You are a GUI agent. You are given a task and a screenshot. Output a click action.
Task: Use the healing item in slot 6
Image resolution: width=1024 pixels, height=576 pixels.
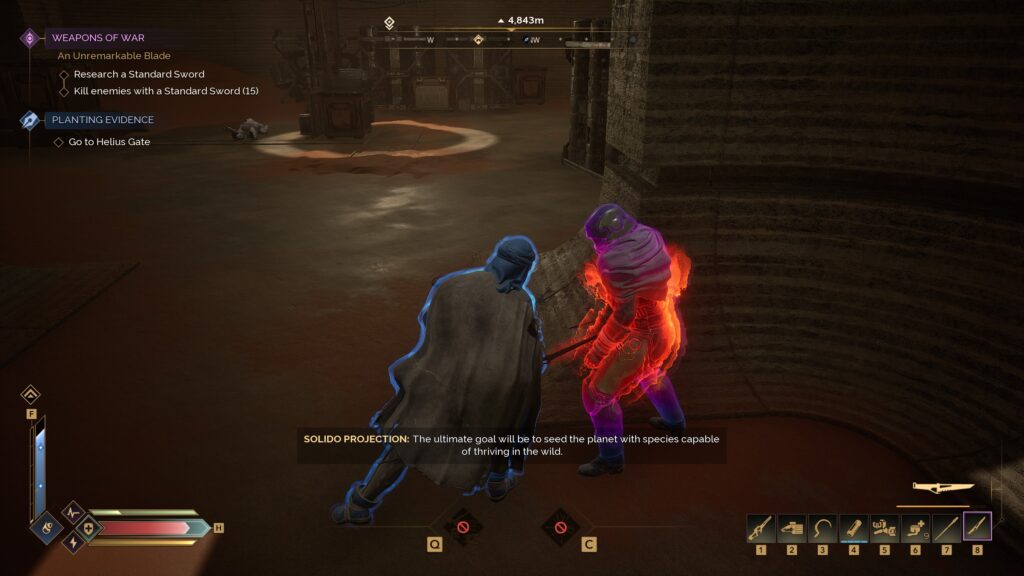point(915,528)
